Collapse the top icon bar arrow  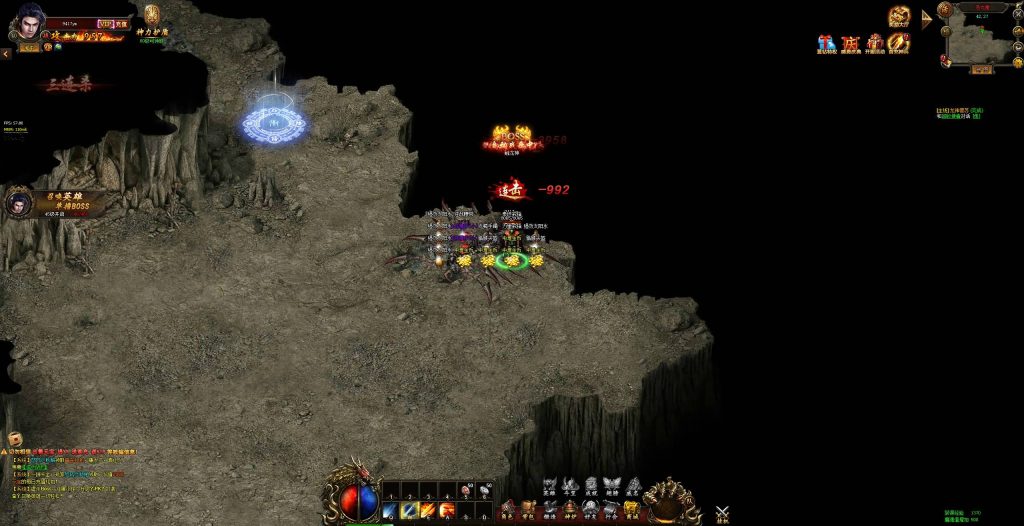click(926, 16)
